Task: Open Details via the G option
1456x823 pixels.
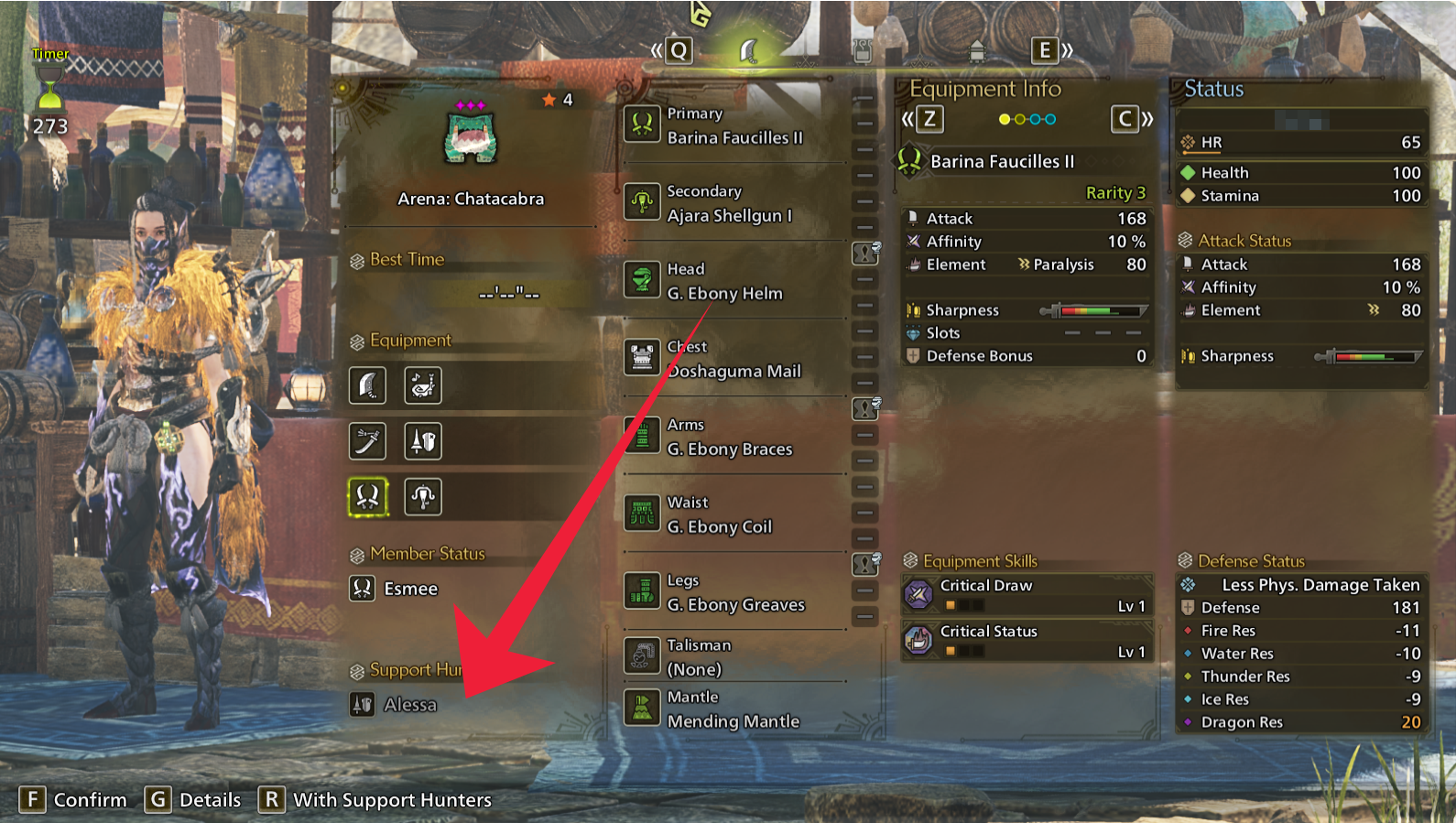Action: (x=185, y=799)
